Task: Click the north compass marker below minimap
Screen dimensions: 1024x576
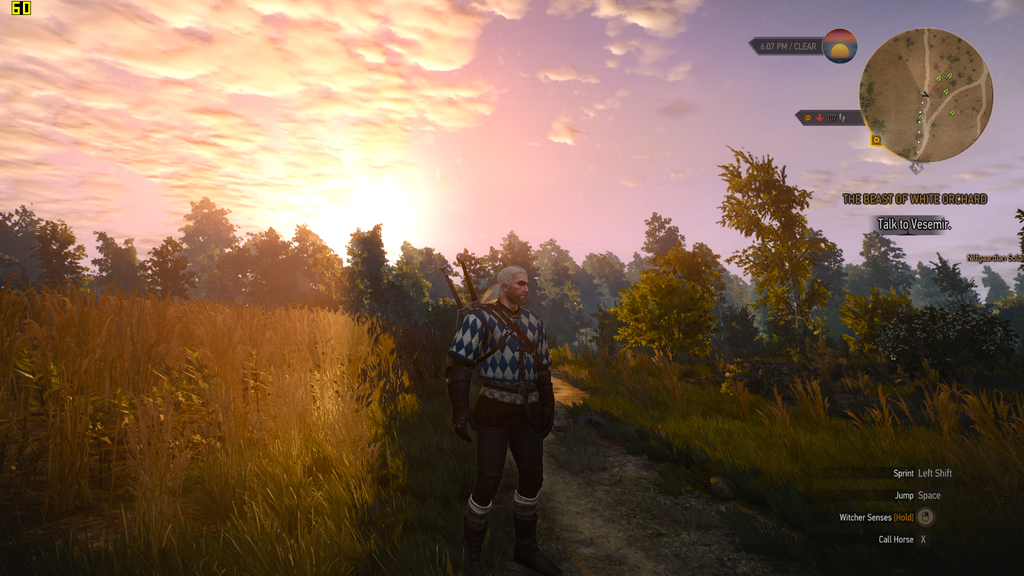Action: [916, 167]
